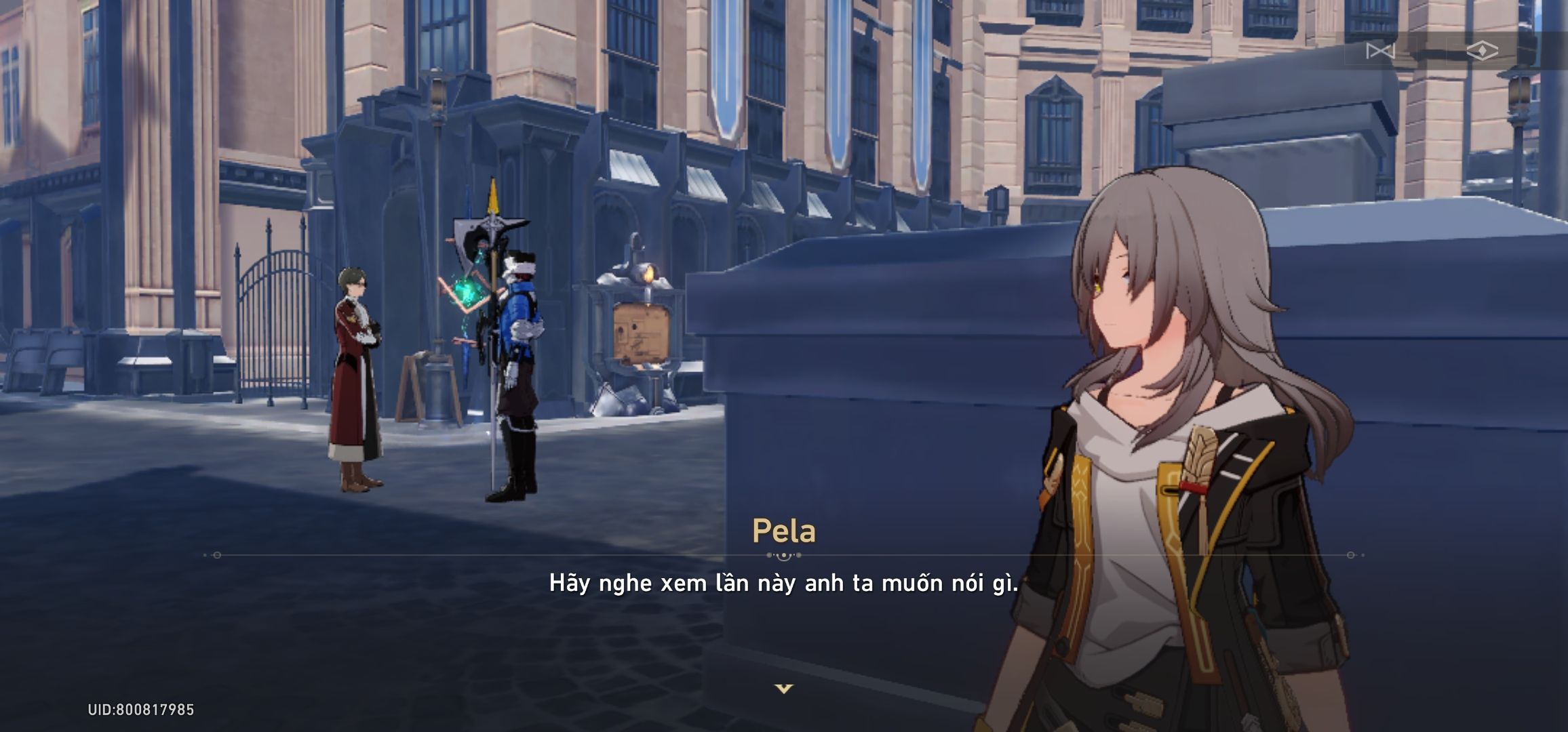Enable auto-advance with the diamond eye icon
The width and height of the screenshot is (1568, 732).
coord(1483,52)
